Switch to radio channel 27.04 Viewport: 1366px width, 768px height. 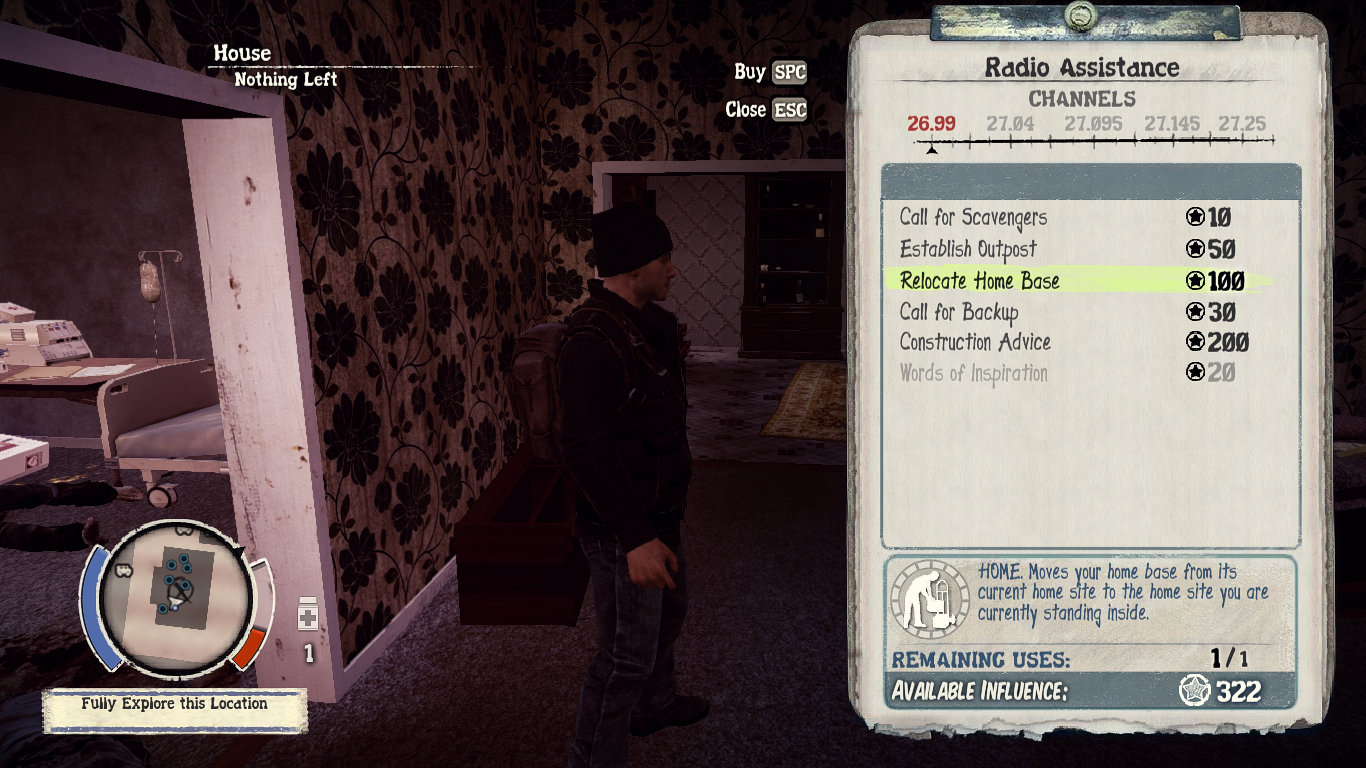pyautogui.click(x=1010, y=125)
